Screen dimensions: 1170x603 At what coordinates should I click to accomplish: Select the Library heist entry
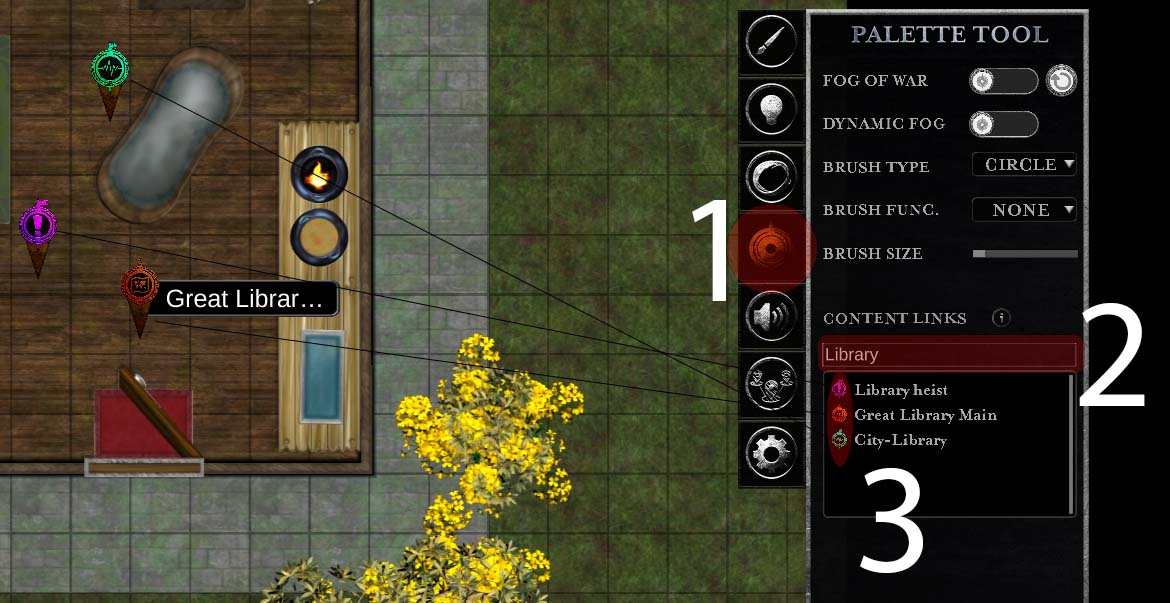[x=900, y=390]
